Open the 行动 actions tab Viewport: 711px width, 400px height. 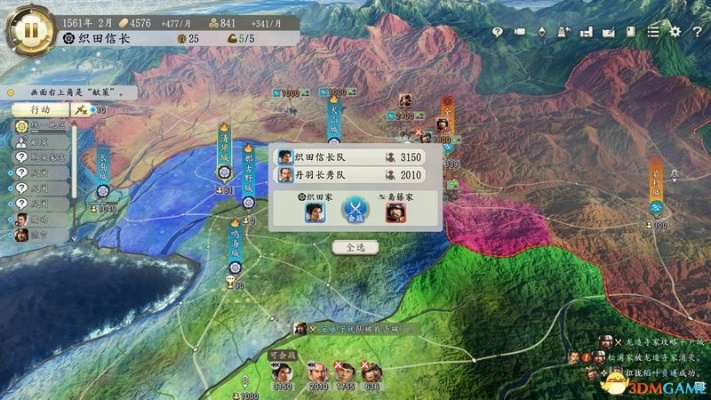click(41, 108)
